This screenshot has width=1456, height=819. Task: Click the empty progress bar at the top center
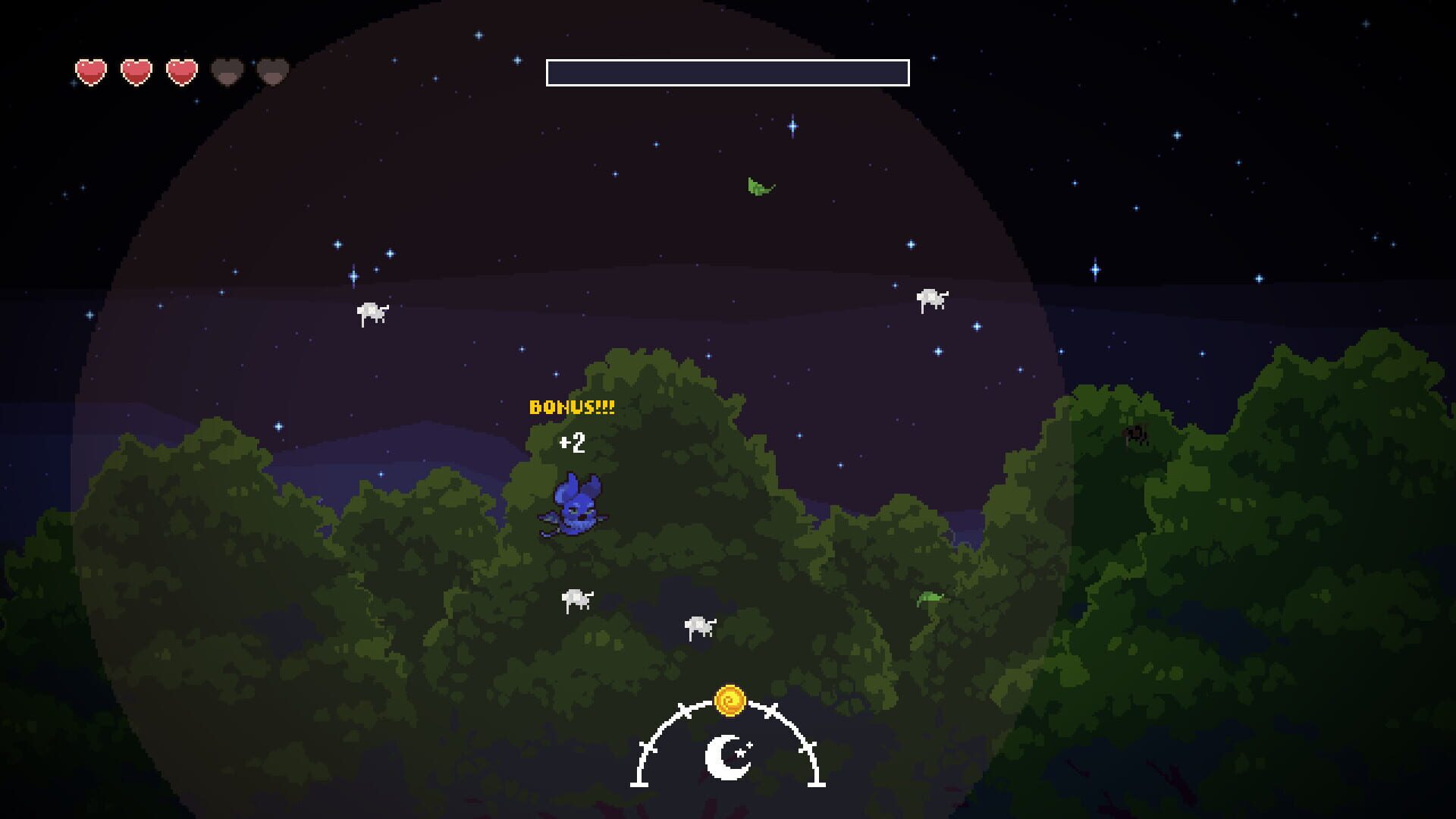[x=727, y=73]
